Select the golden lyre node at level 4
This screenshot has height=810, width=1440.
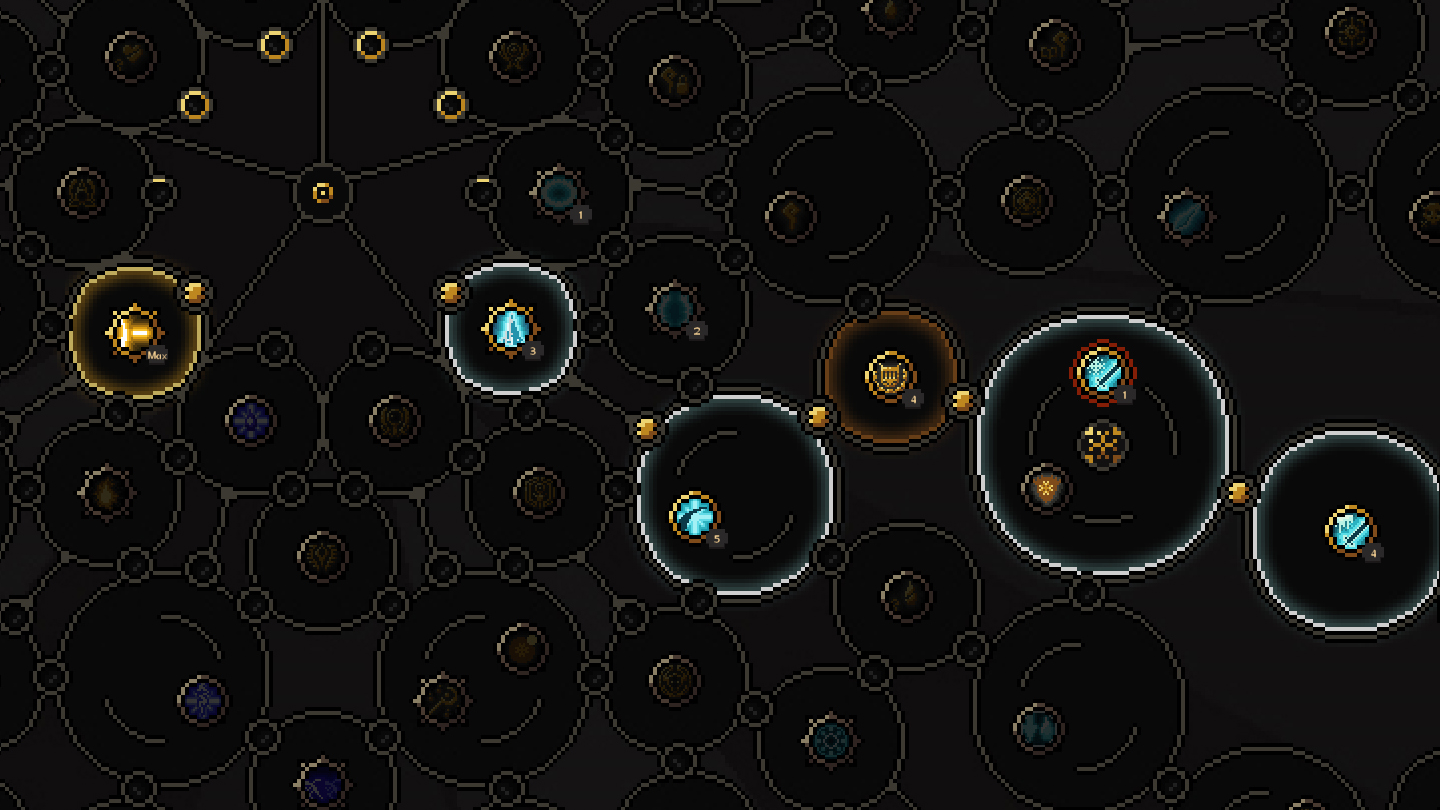coord(889,375)
